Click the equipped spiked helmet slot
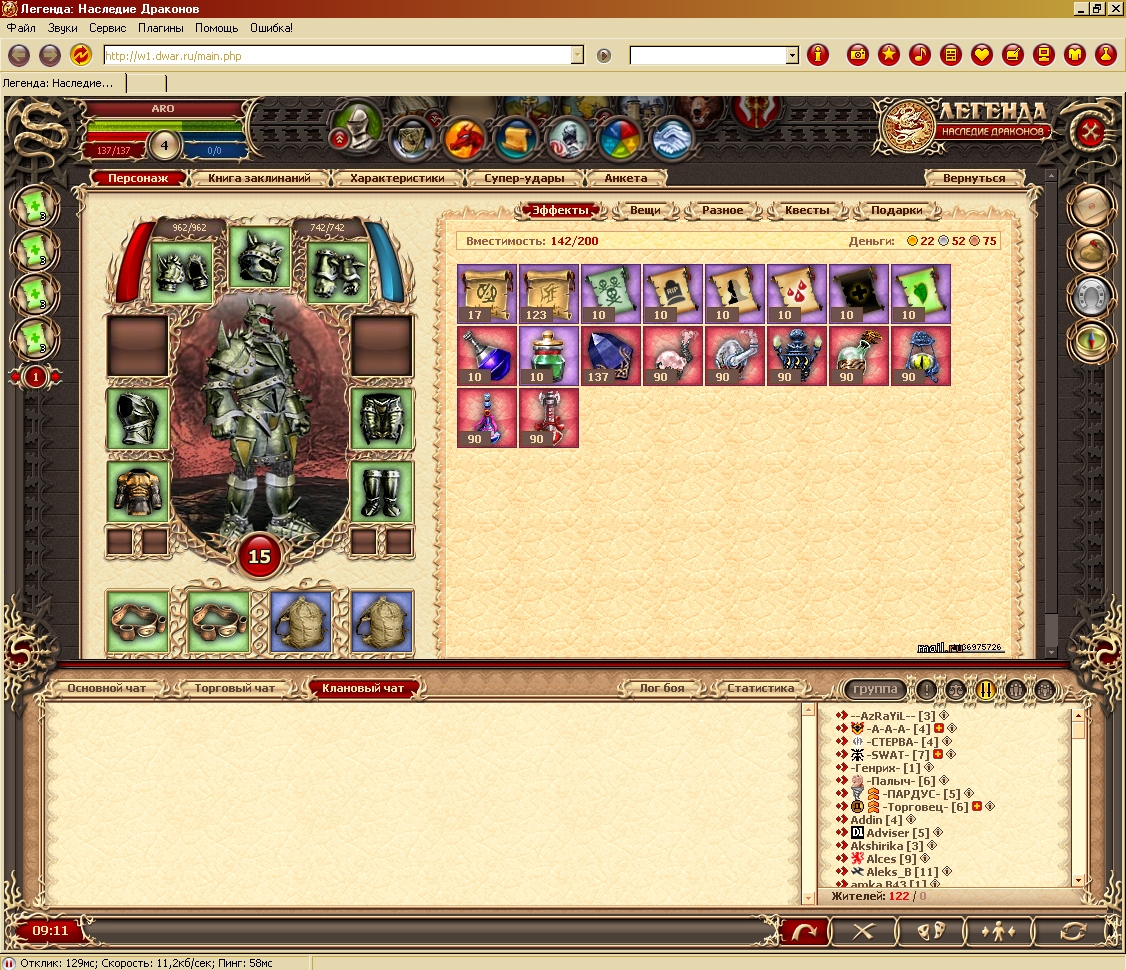 [x=259, y=258]
